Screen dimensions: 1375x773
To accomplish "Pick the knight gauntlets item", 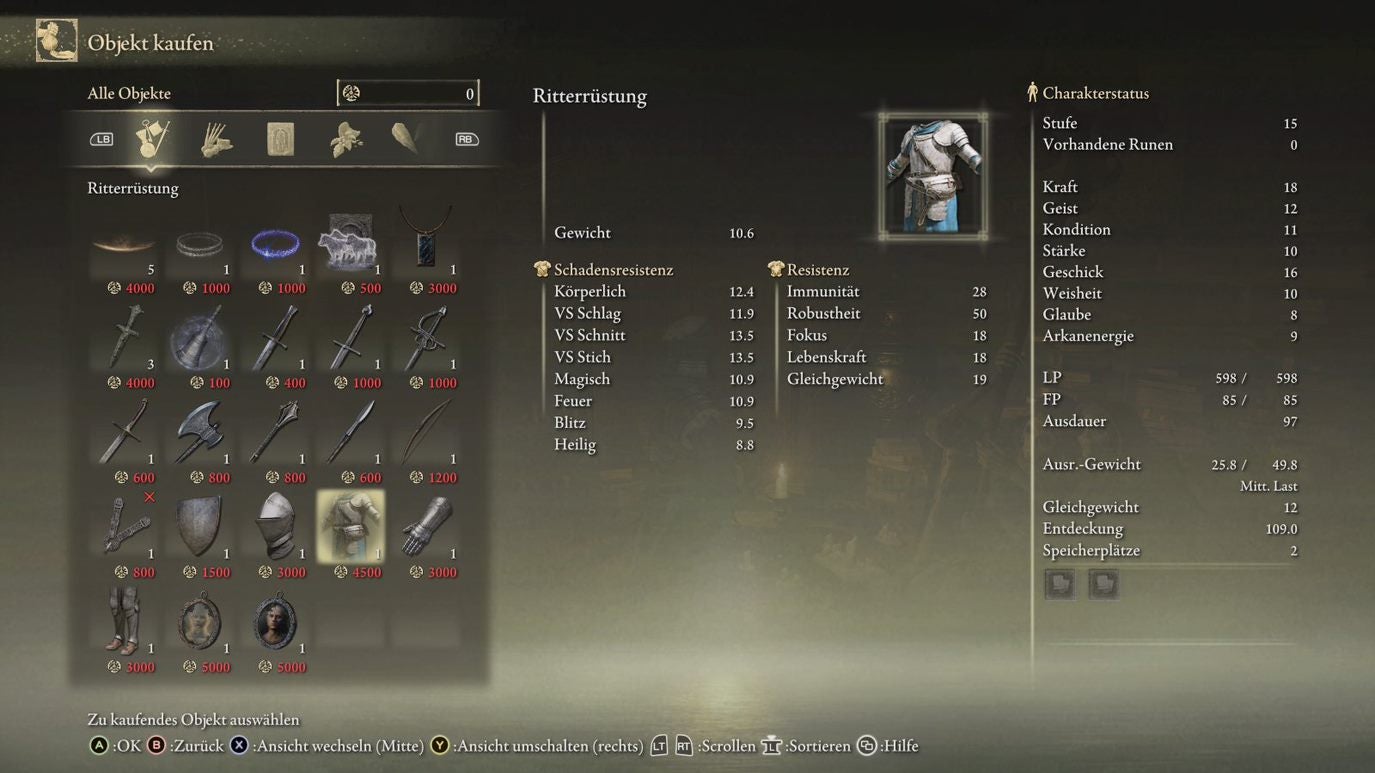I will (426, 526).
